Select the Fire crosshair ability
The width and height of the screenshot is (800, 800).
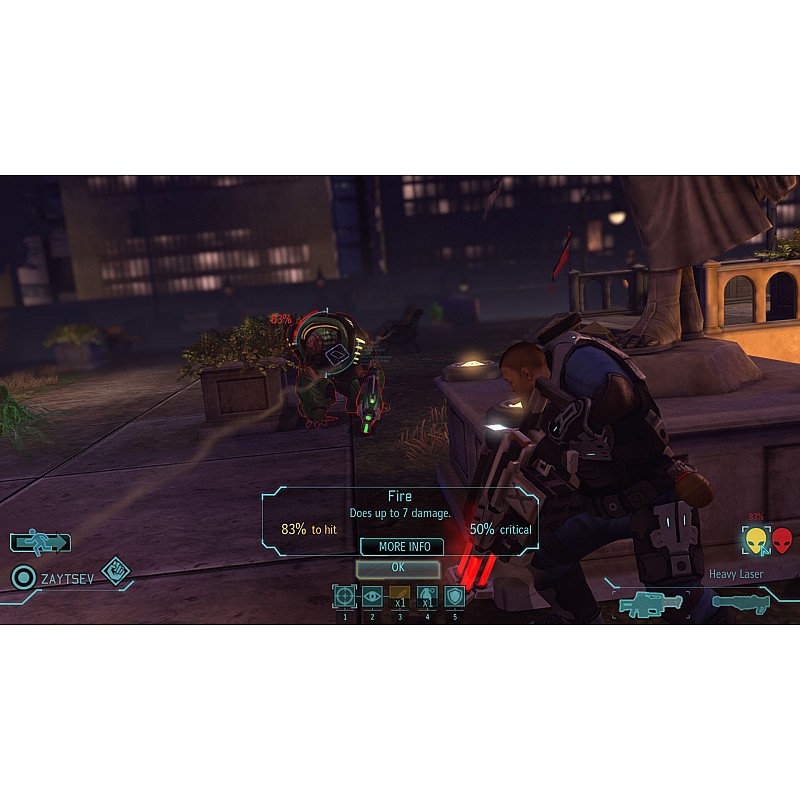tap(344, 597)
